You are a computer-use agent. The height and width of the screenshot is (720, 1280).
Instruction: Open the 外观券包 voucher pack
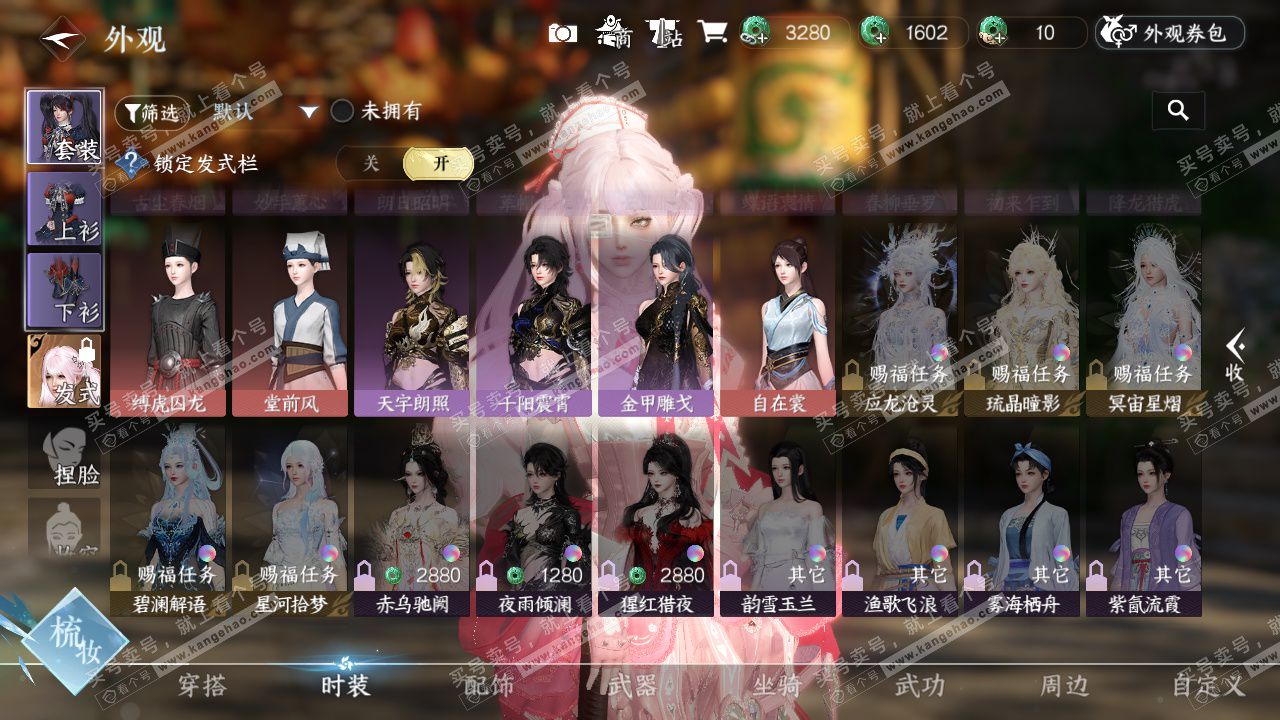tap(1170, 33)
